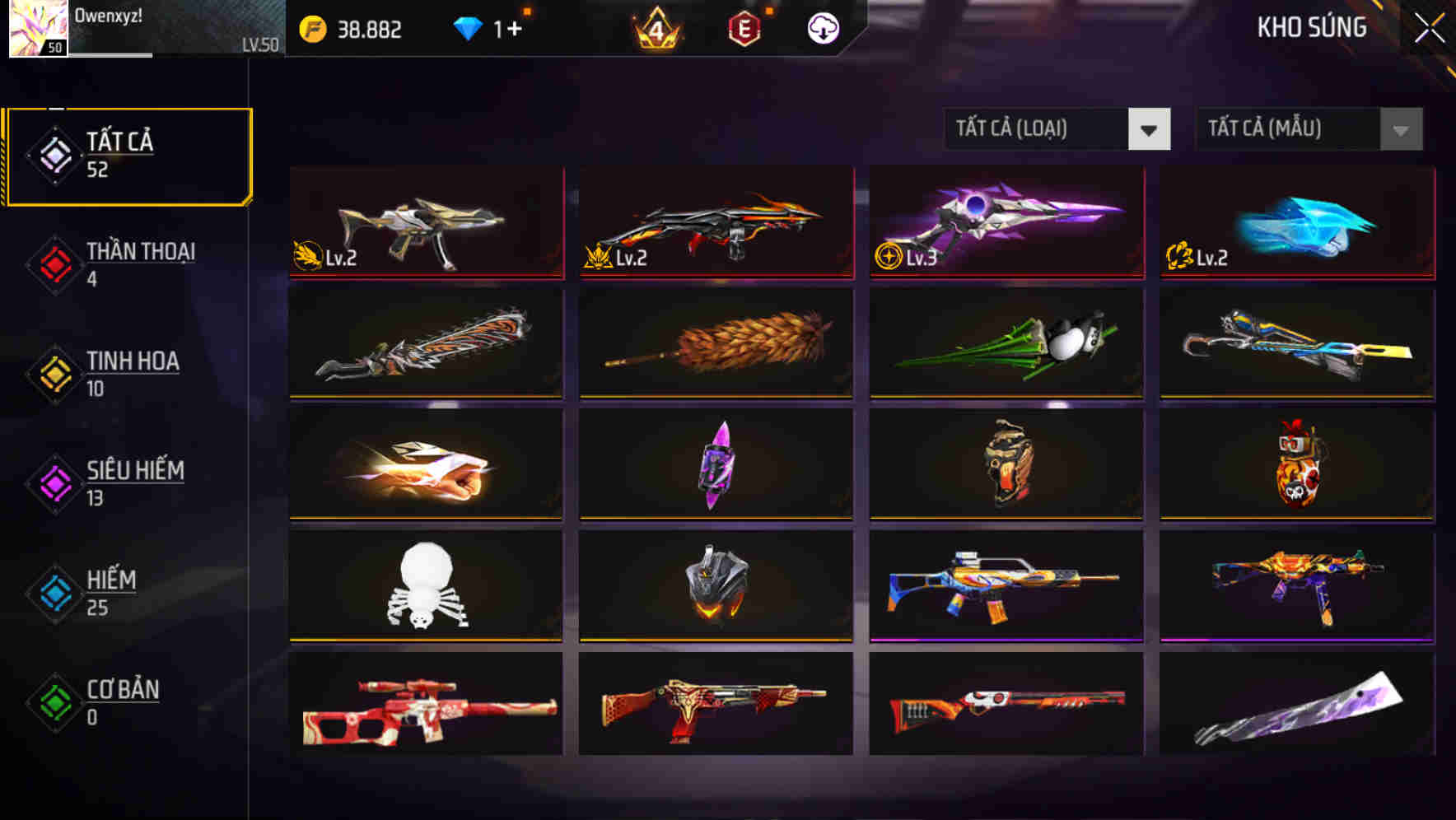The height and width of the screenshot is (820, 1456).
Task: Open the blue diamond currency icon
Action: 468,27
